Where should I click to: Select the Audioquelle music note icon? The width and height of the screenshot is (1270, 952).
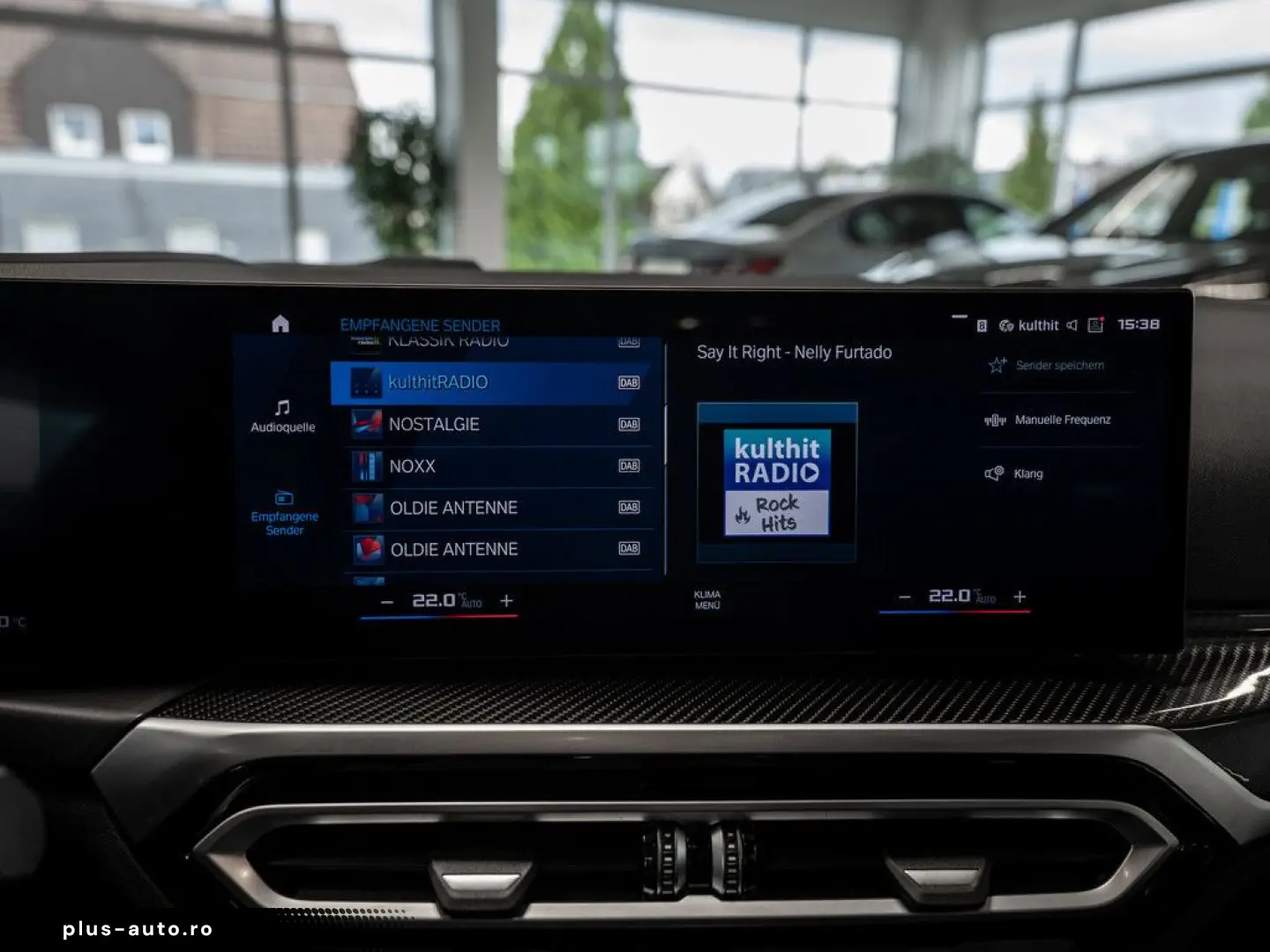click(280, 407)
